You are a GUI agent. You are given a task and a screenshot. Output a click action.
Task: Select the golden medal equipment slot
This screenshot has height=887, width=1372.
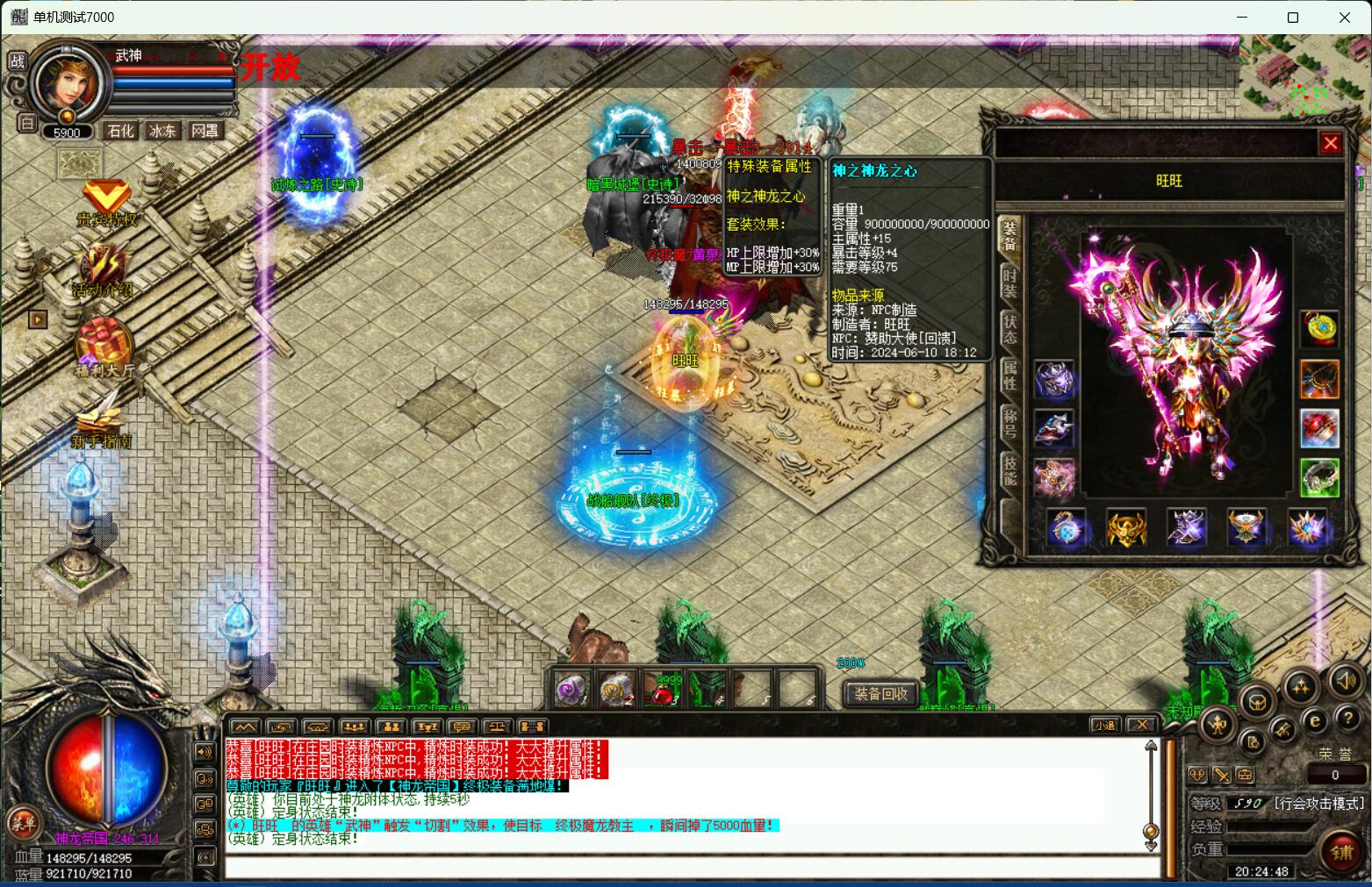tap(1319, 328)
